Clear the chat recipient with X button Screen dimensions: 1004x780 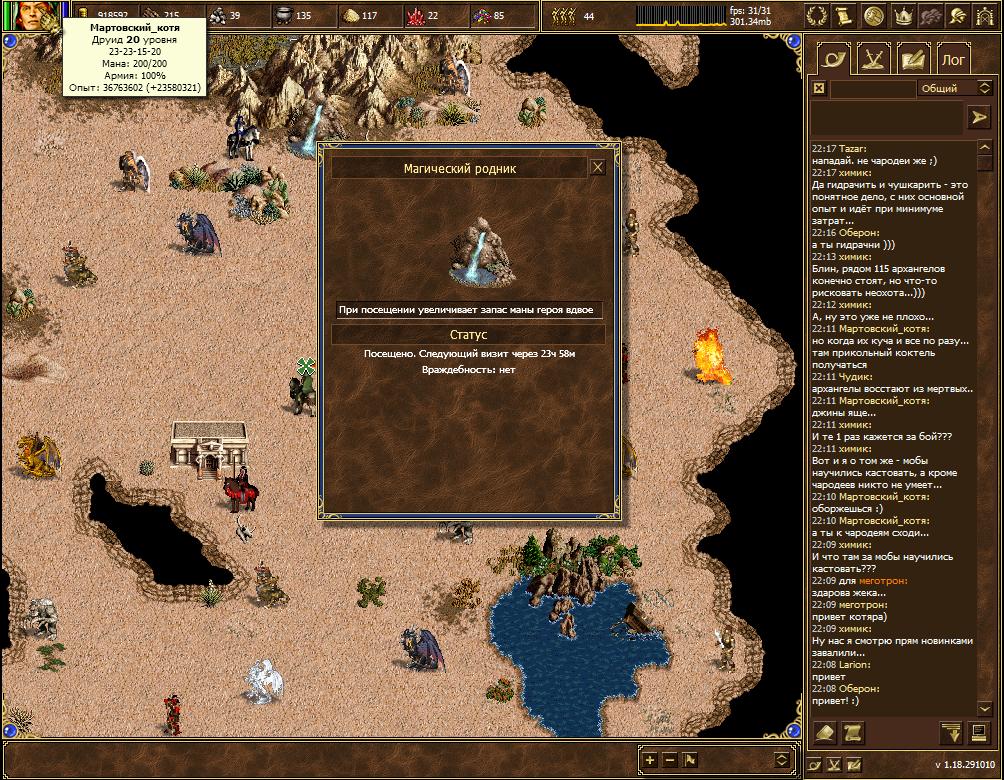pyautogui.click(x=819, y=88)
